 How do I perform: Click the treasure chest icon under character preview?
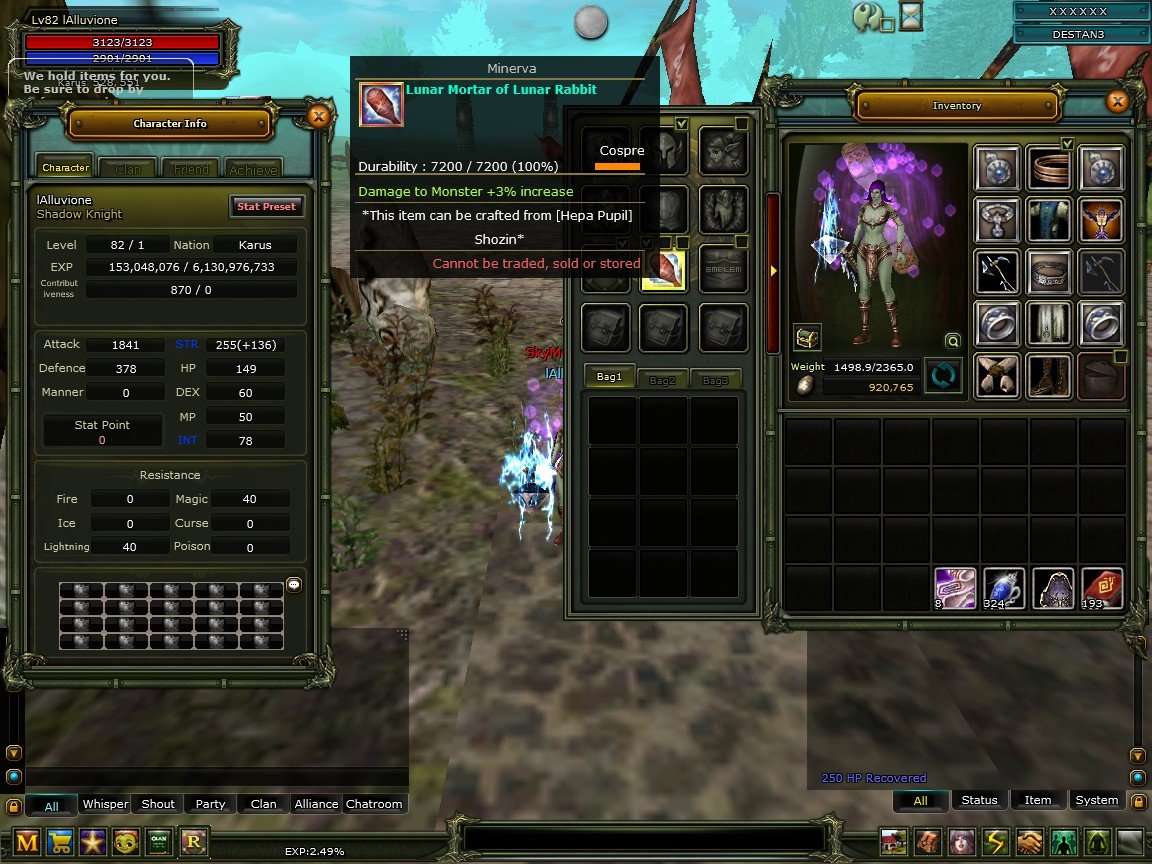pyautogui.click(x=807, y=338)
